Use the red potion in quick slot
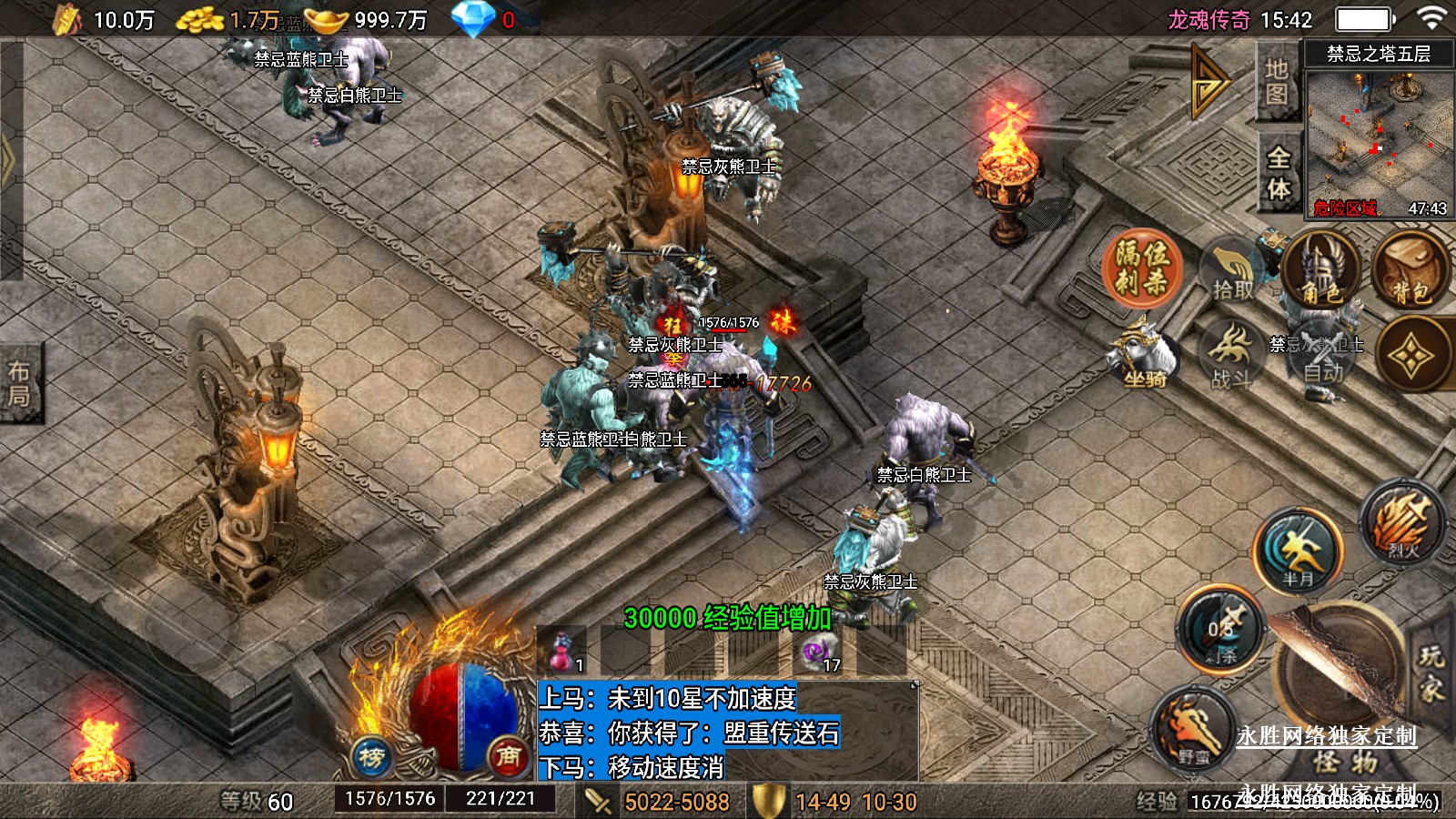The width and height of the screenshot is (1456, 819). point(562,652)
